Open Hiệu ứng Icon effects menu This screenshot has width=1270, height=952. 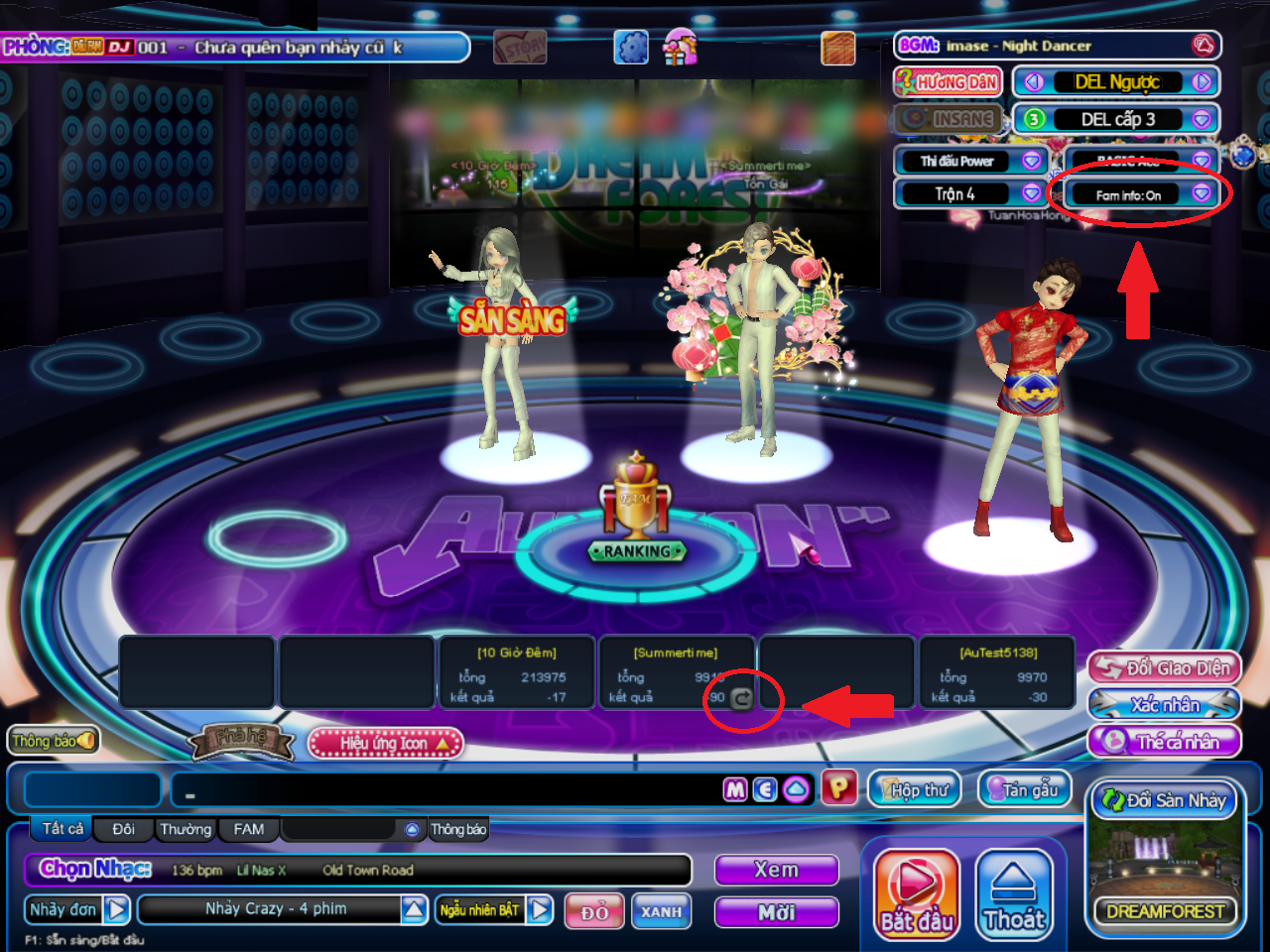pos(386,743)
